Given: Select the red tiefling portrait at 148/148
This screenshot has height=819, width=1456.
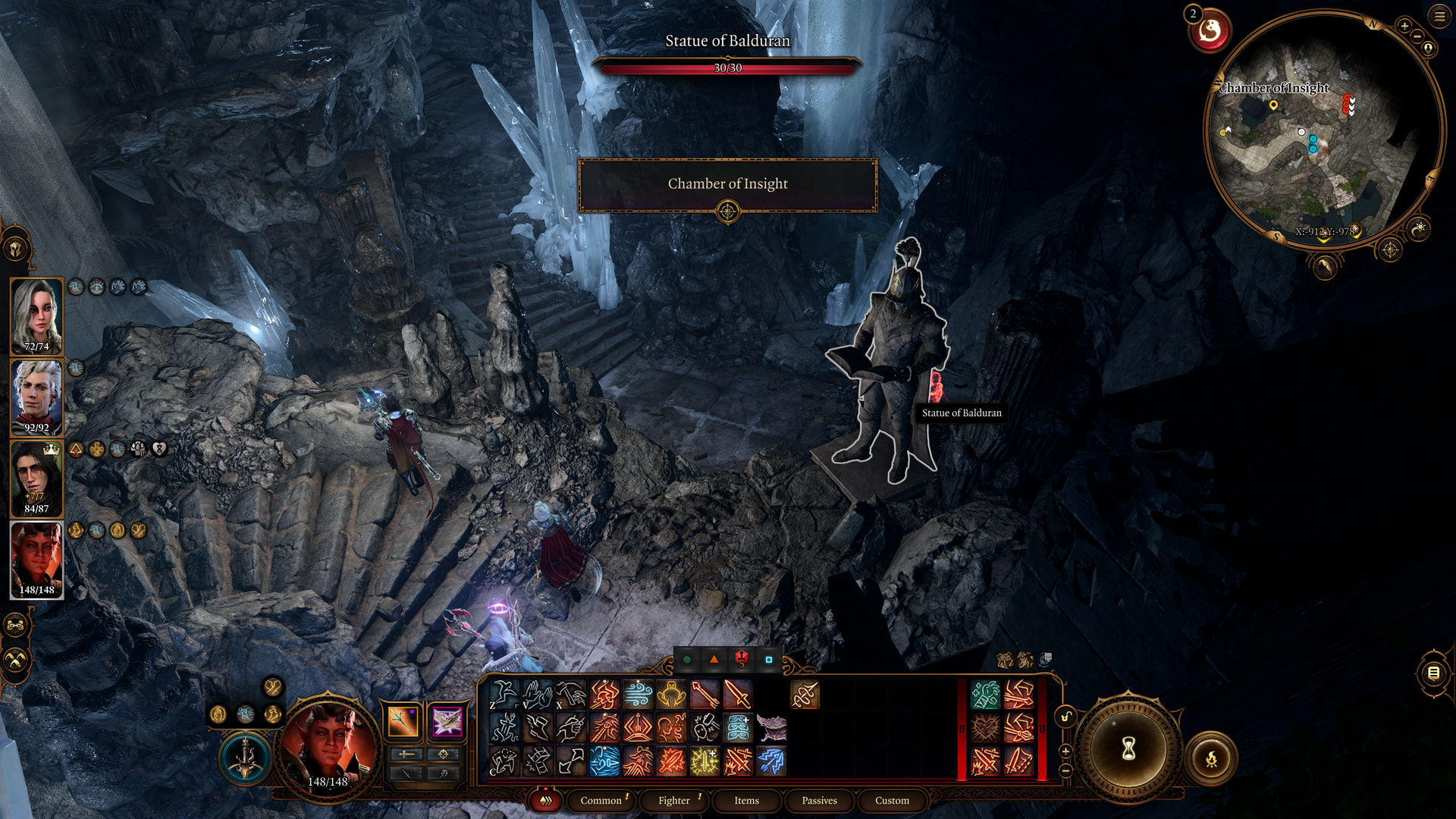Looking at the screenshot, I should click(36, 559).
